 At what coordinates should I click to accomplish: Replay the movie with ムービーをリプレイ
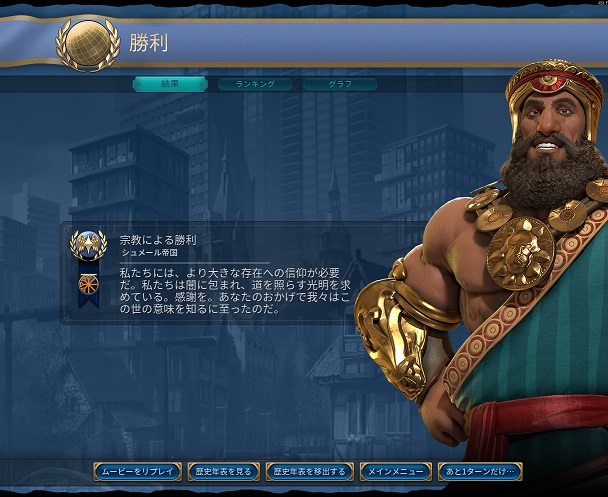(138, 471)
